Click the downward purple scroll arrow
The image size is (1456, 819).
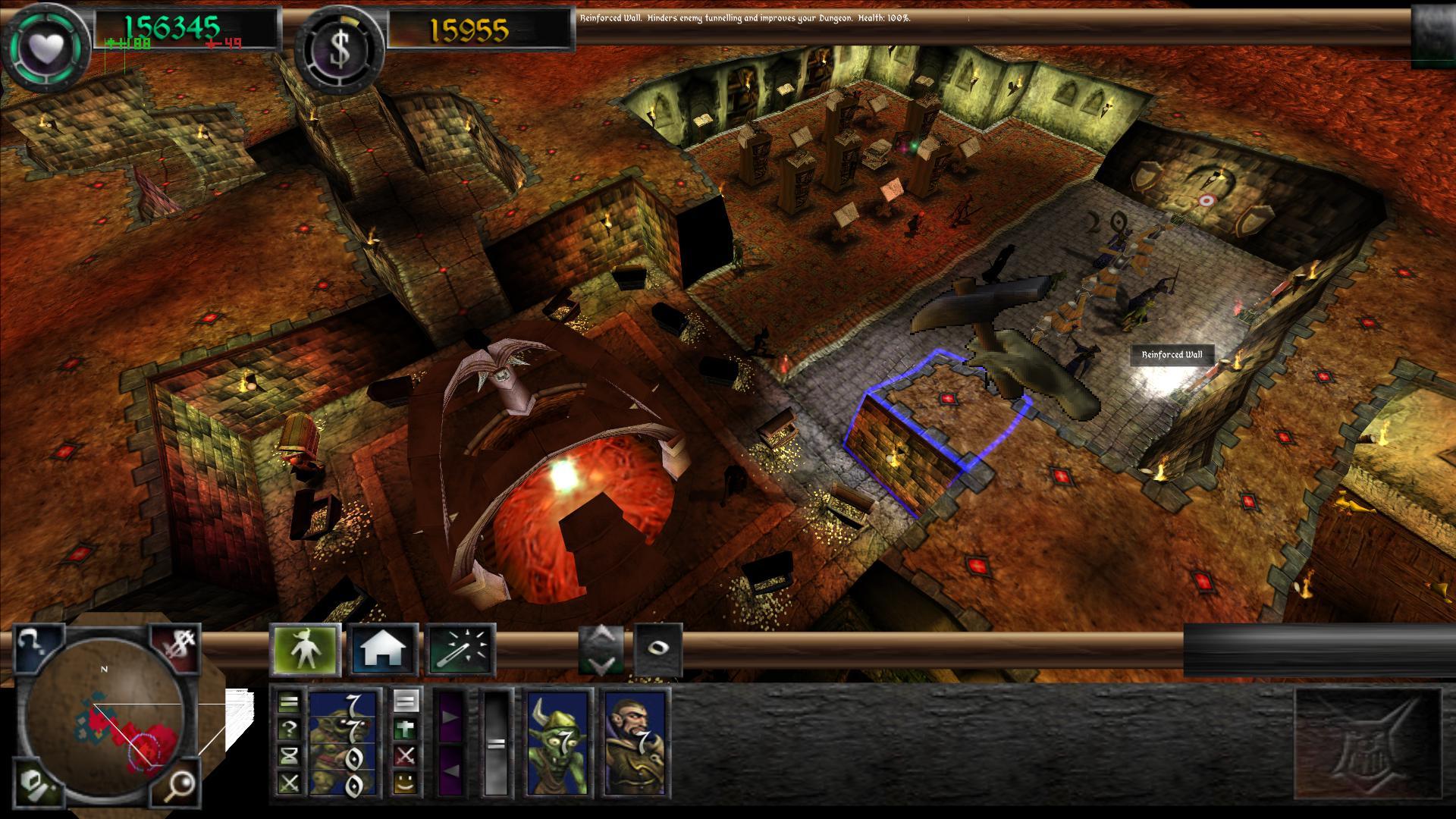tap(450, 770)
